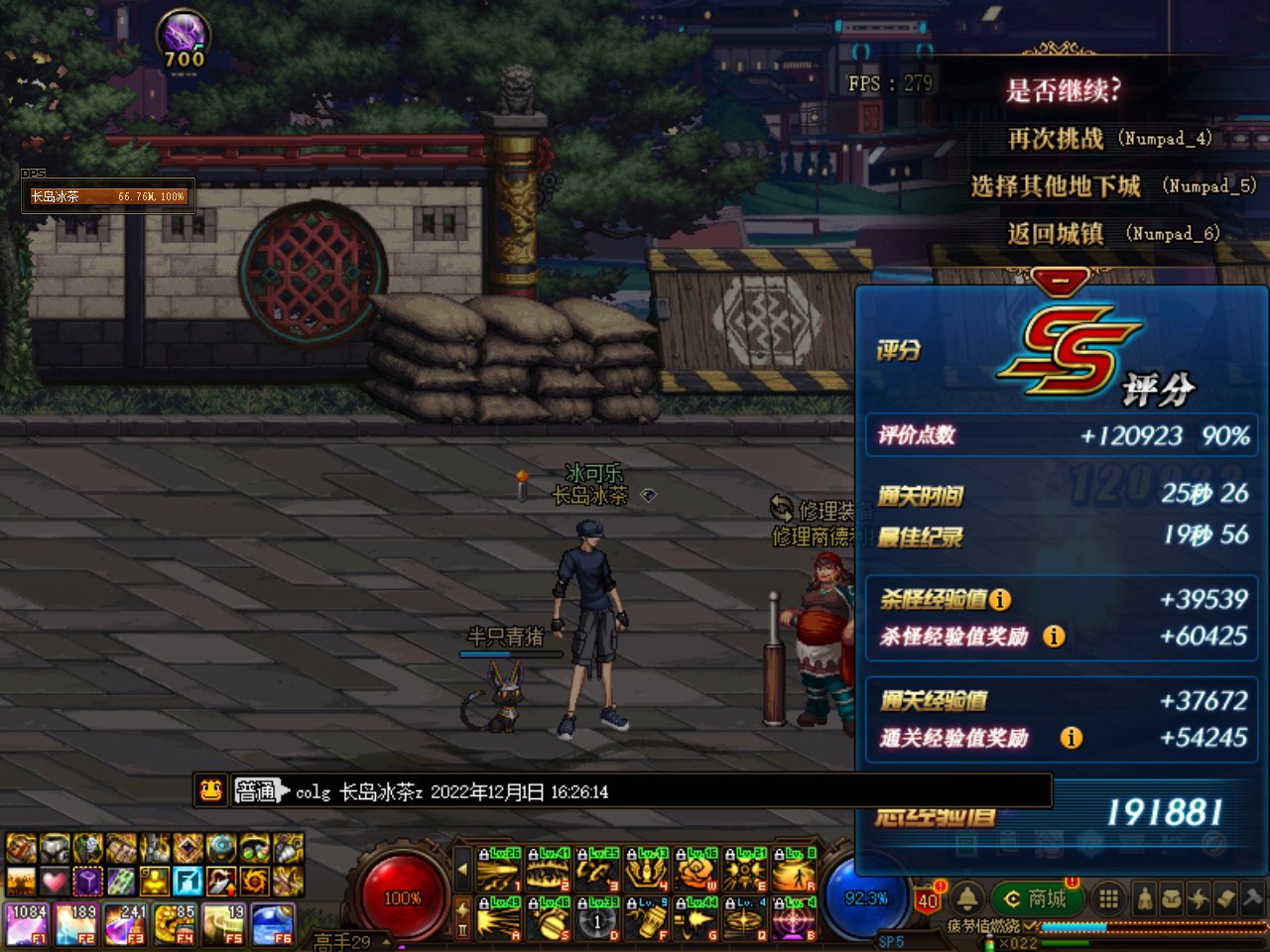Open the quest scroll icon
Viewport: 1270px width, 952px height.
pyautogui.click(x=1225, y=898)
